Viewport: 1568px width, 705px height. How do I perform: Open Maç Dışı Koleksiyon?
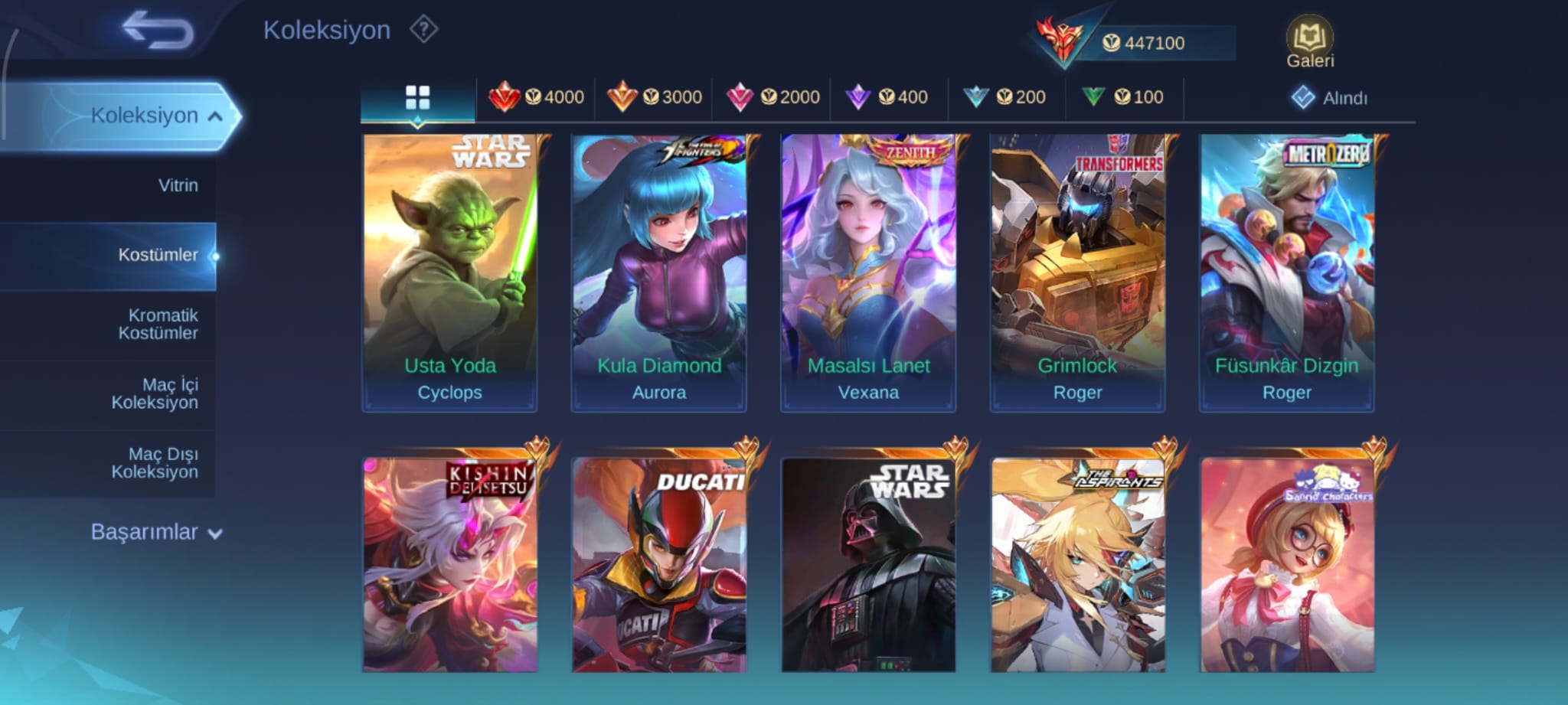pos(155,463)
